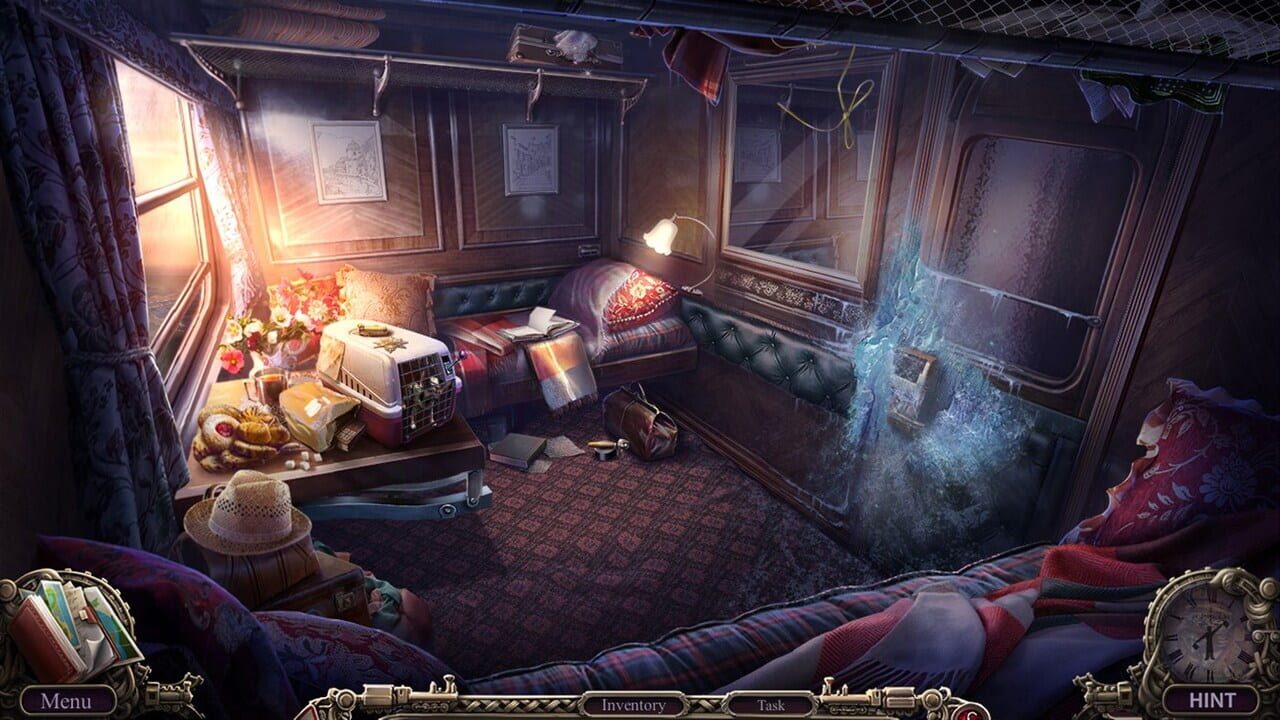This screenshot has width=1280, height=720.
Task: Select the pet carrier on the table
Action: click(390, 385)
